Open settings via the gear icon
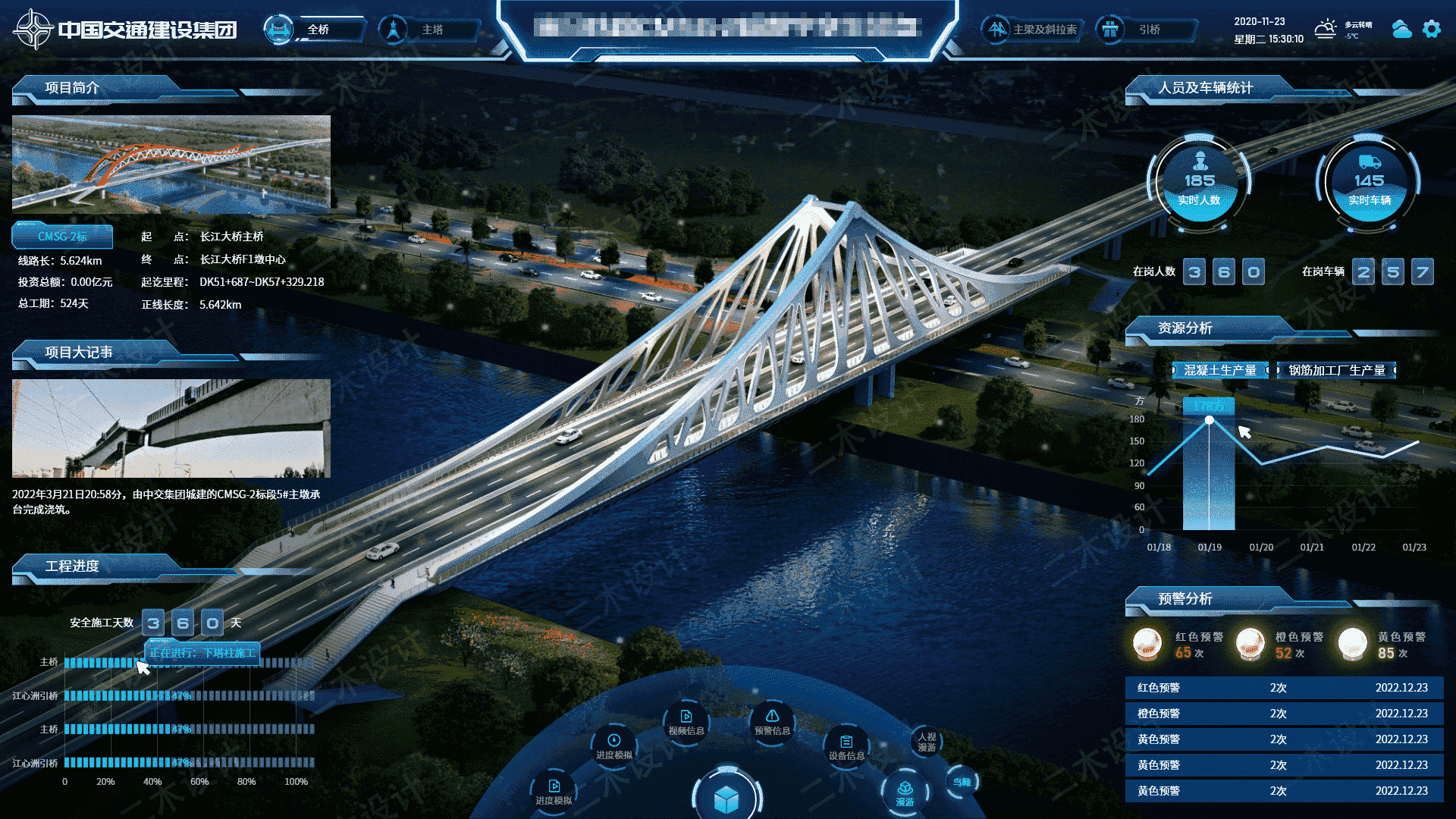1456x819 pixels. [x=1431, y=29]
